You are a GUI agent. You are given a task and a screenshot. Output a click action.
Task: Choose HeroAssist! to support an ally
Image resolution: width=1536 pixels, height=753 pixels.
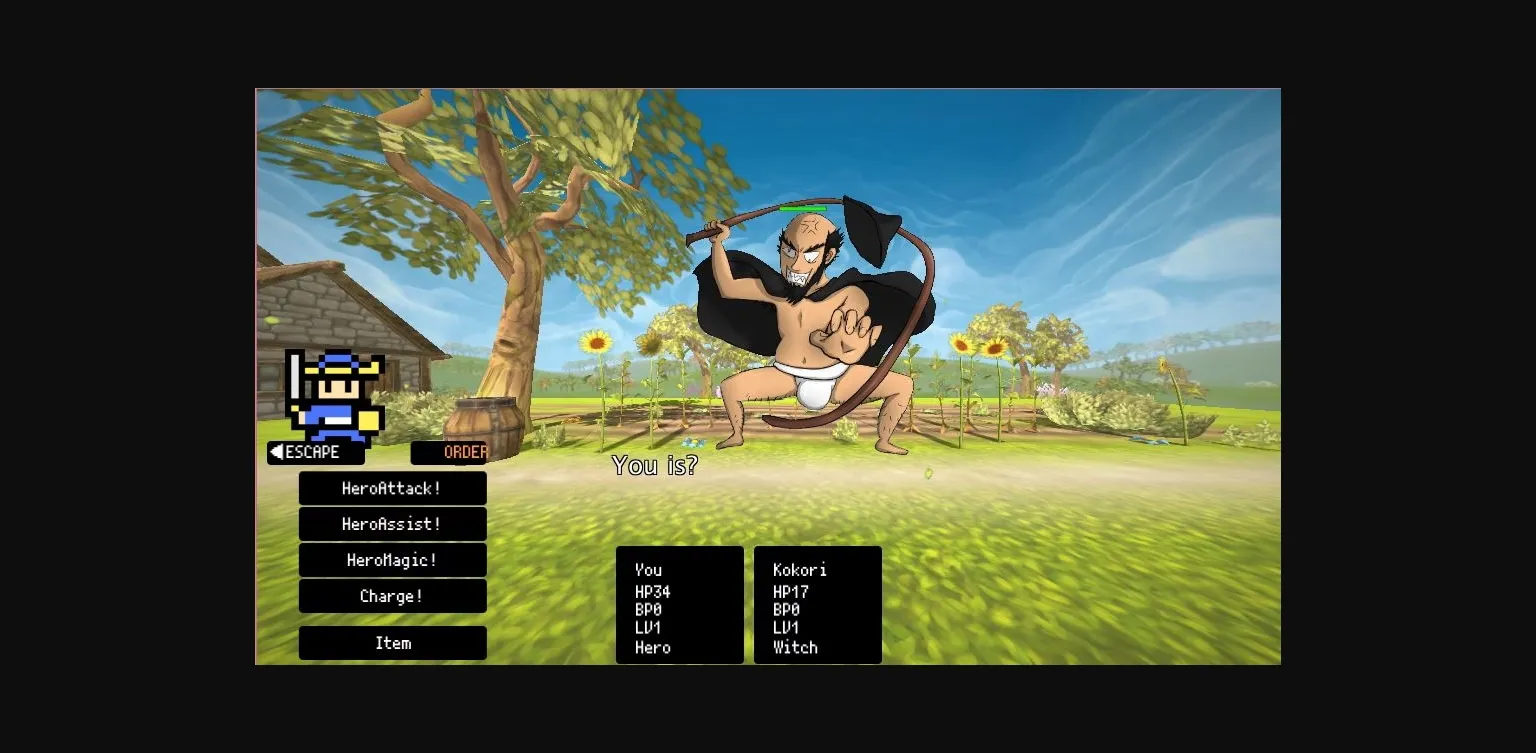point(392,524)
